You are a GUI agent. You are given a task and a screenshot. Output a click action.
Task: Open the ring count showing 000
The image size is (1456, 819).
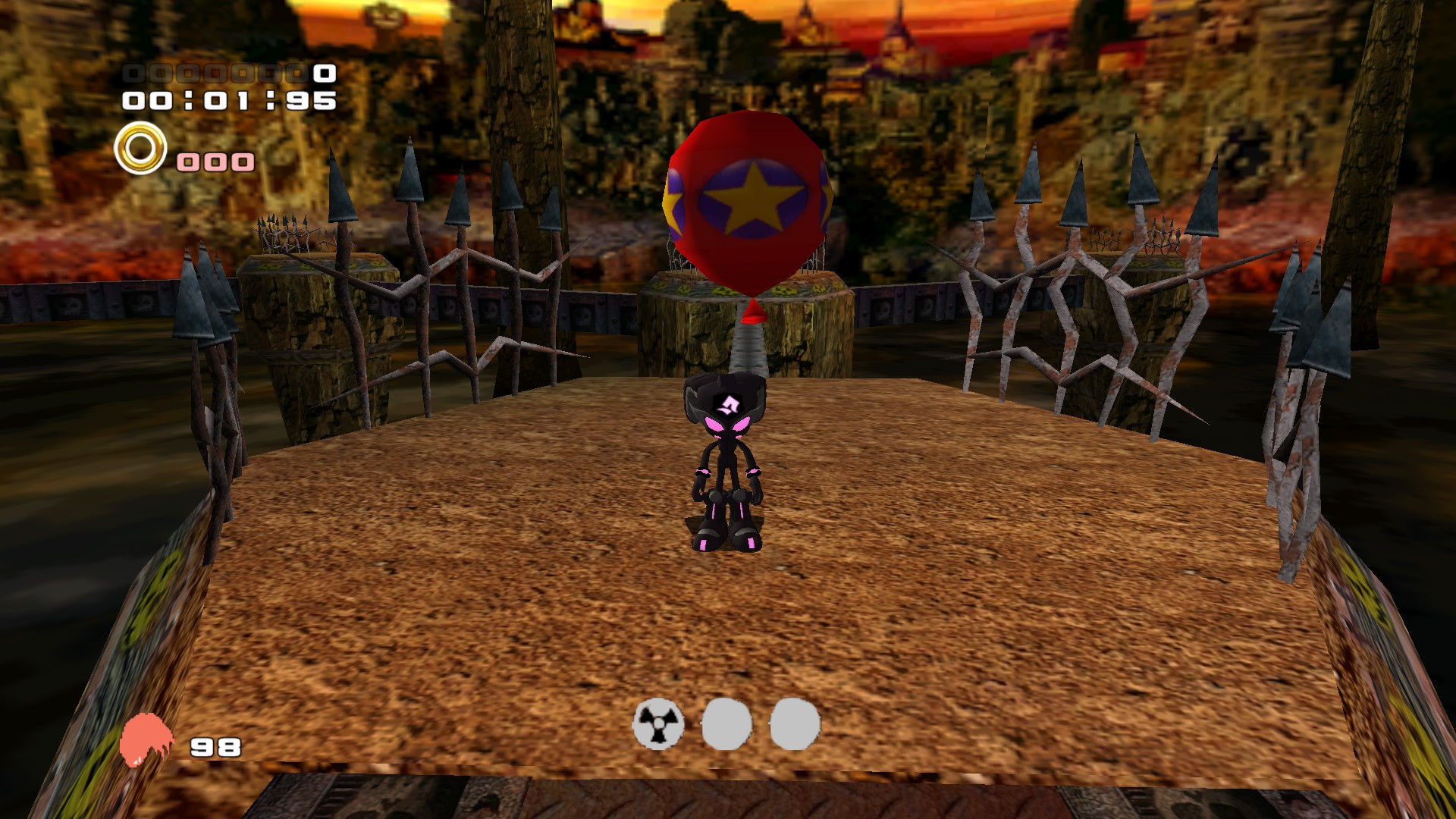click(x=215, y=160)
